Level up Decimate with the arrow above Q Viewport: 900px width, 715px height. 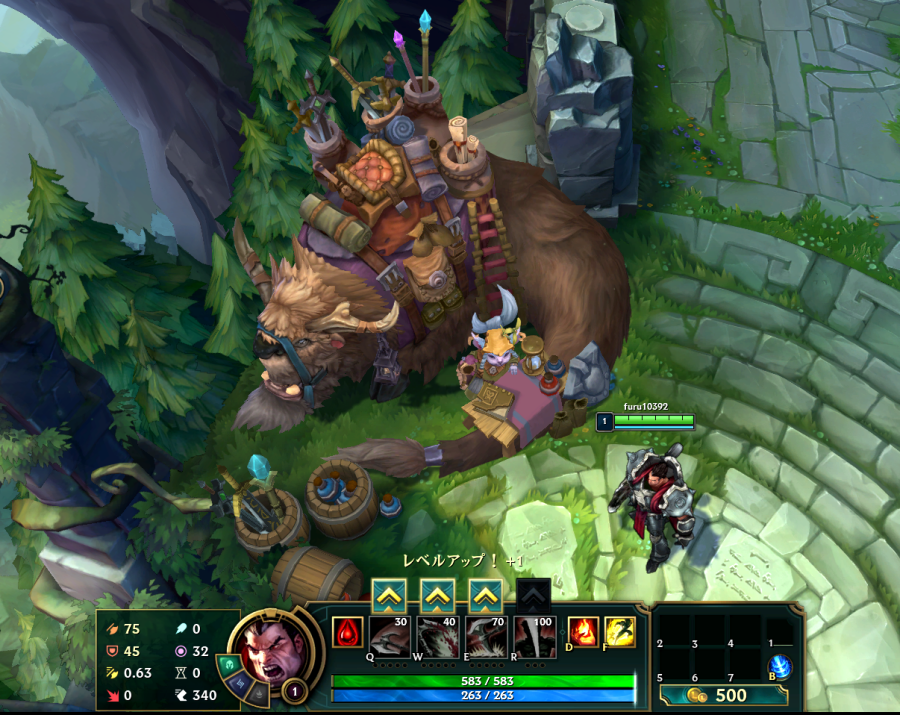tap(388, 596)
